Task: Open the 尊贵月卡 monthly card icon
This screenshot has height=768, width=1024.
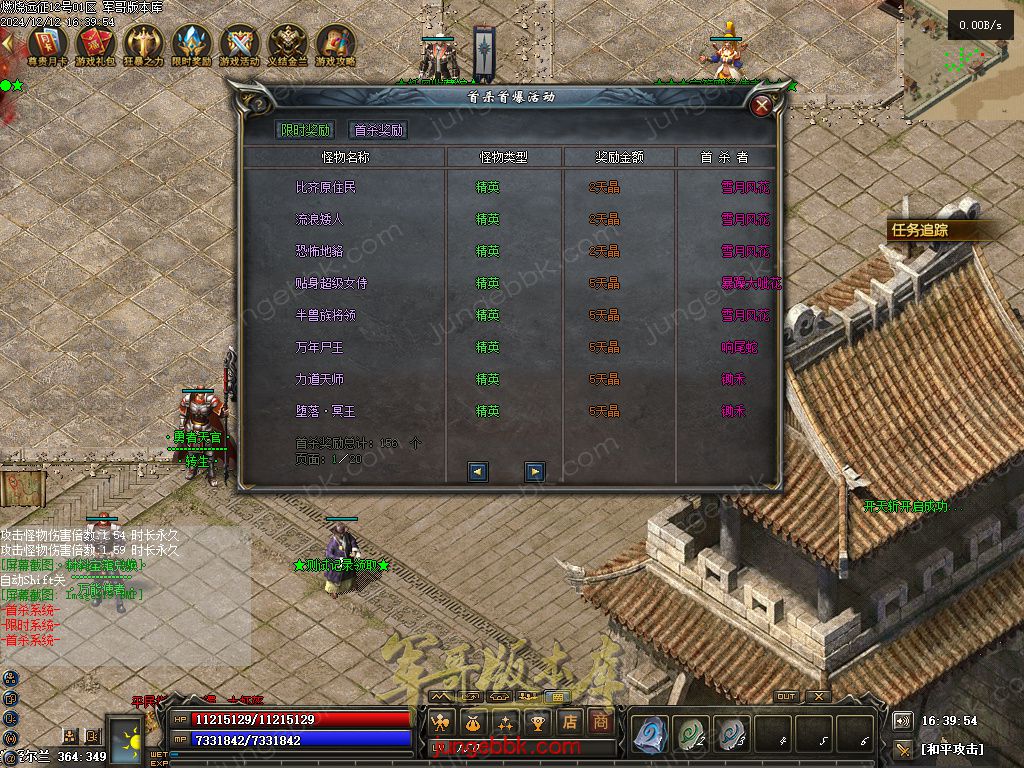Action: (x=46, y=43)
